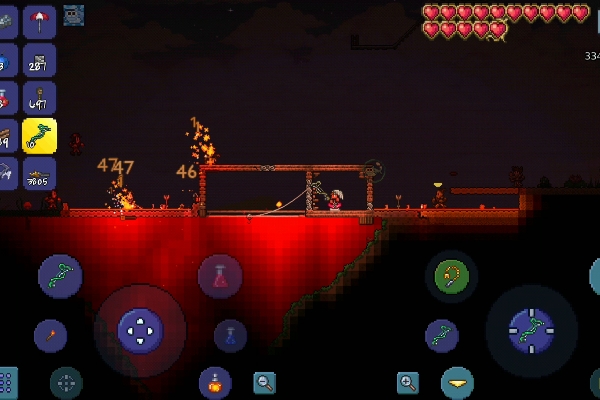Select the umbrella hotbar slot
The image size is (600, 400).
[x=40, y=20]
